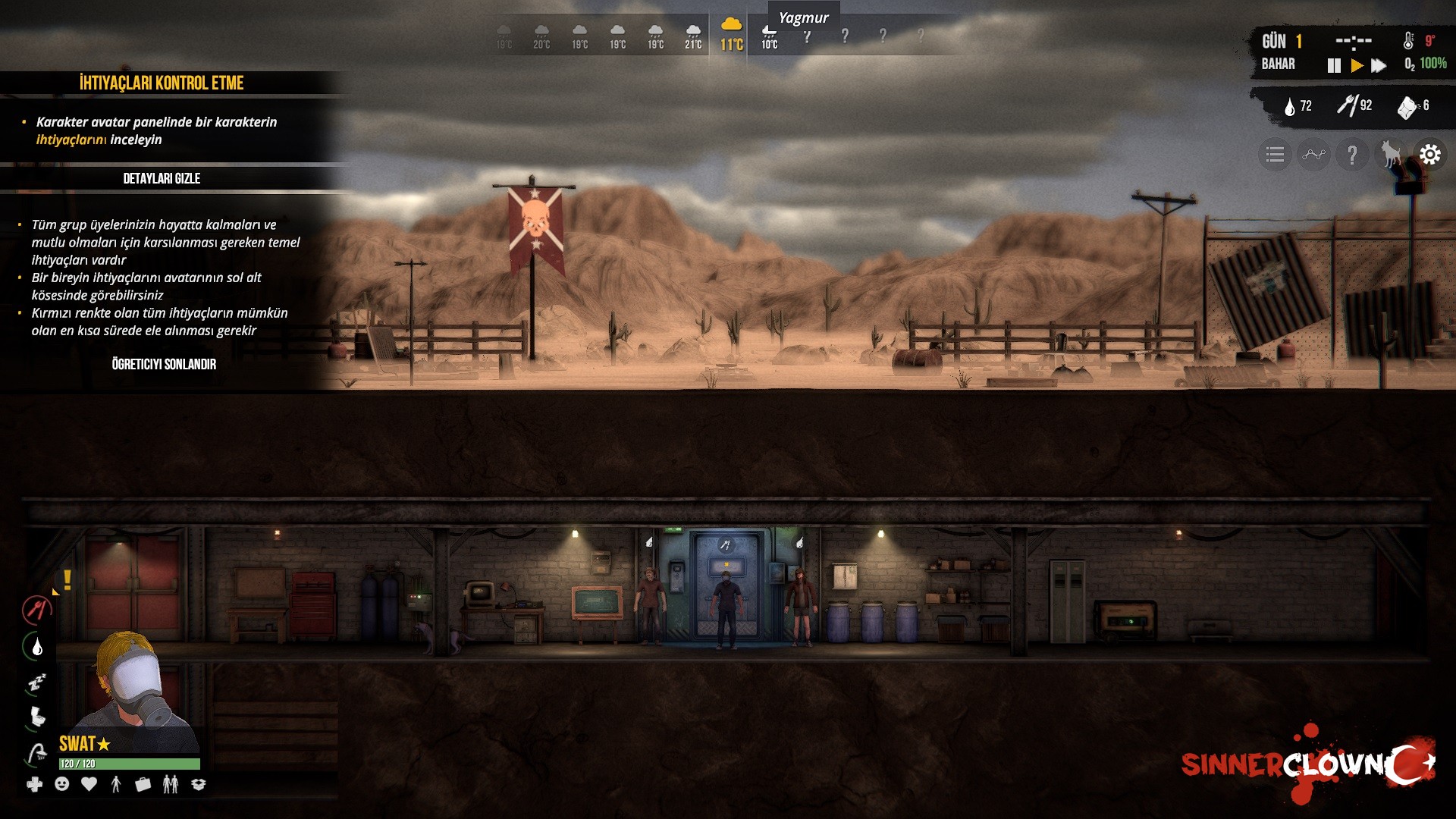Image resolution: width=1456 pixels, height=819 pixels.
Task: Open the medical cross health tab
Action: 35,785
